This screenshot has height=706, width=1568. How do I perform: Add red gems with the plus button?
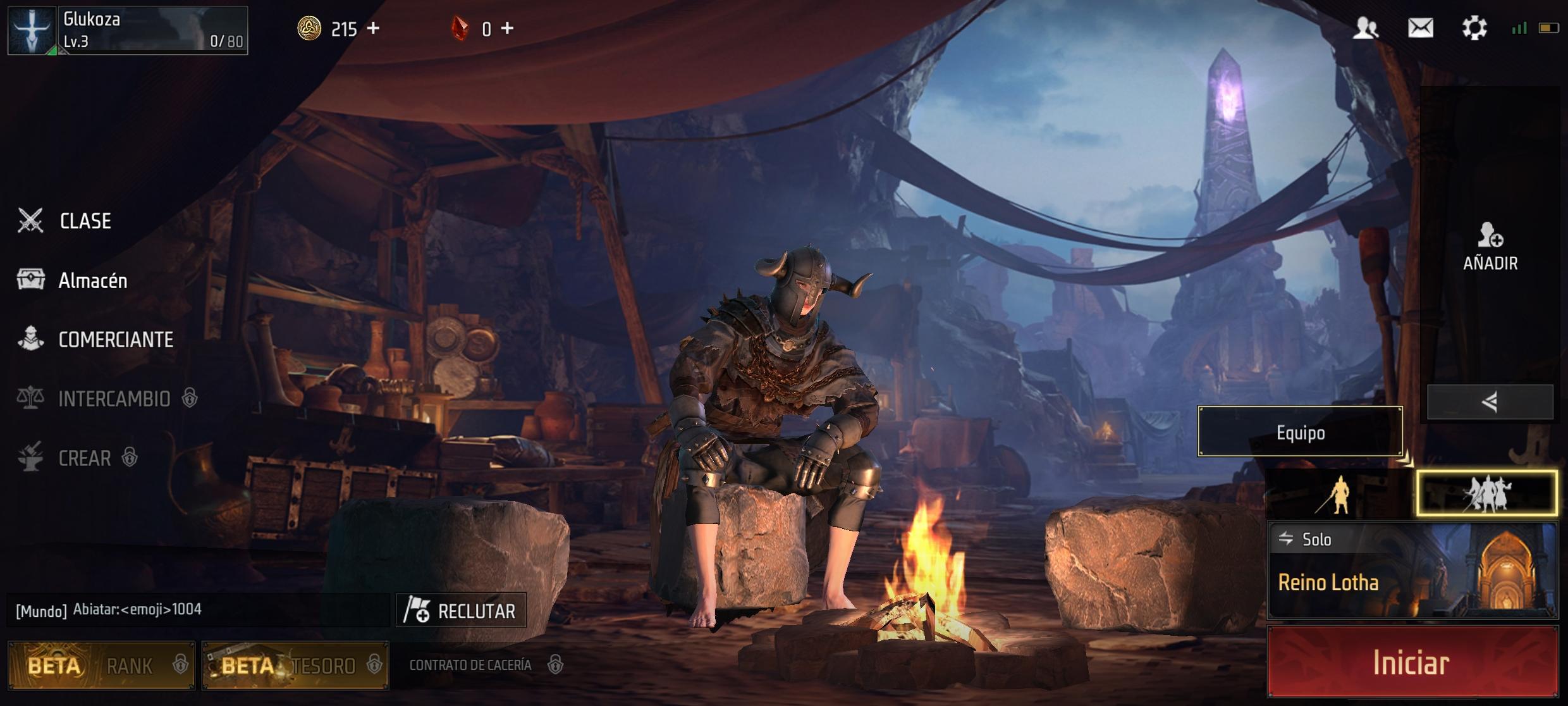(507, 28)
